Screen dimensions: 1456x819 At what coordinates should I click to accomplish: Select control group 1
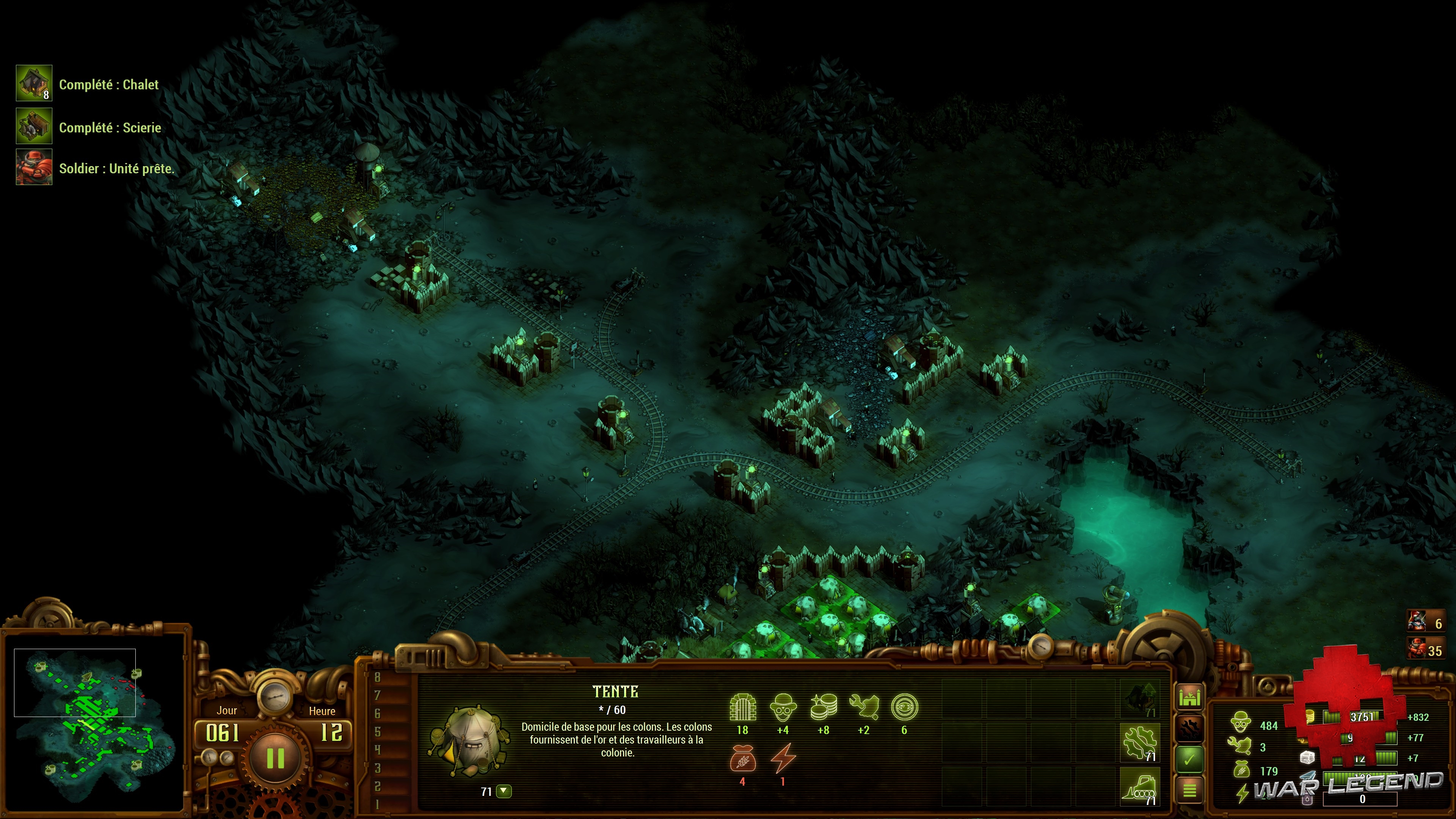pos(378,804)
